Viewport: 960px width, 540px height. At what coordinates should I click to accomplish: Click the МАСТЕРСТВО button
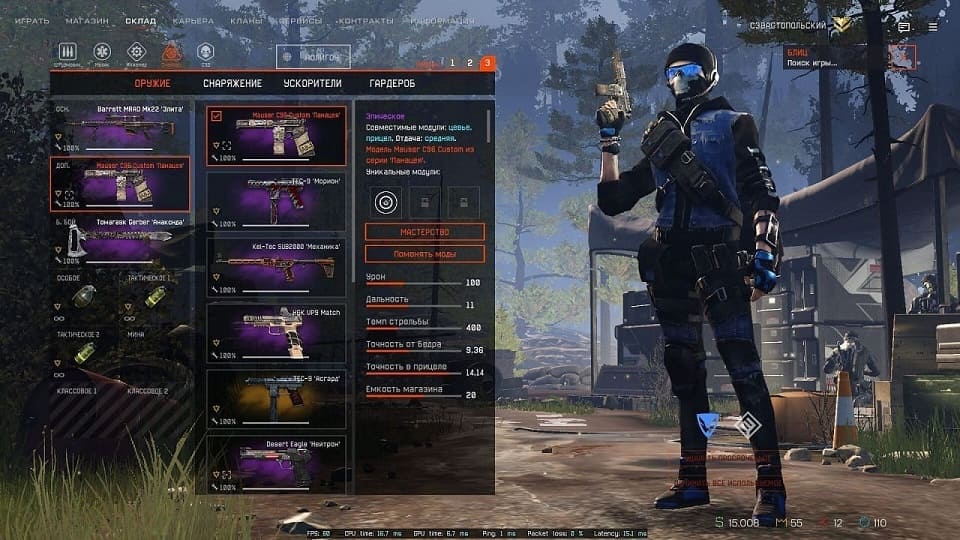[424, 231]
